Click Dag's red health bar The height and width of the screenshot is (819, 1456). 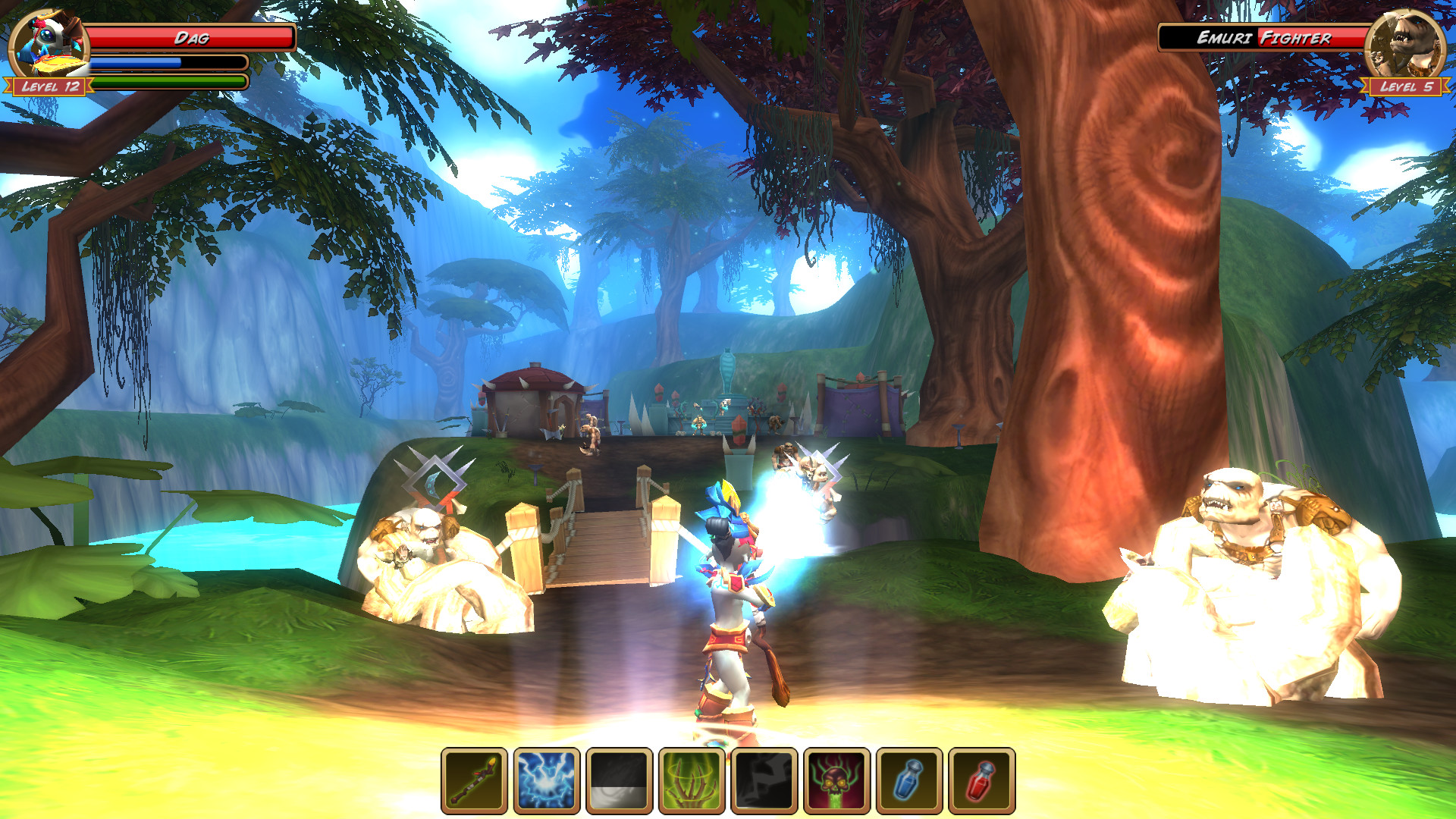(190, 36)
